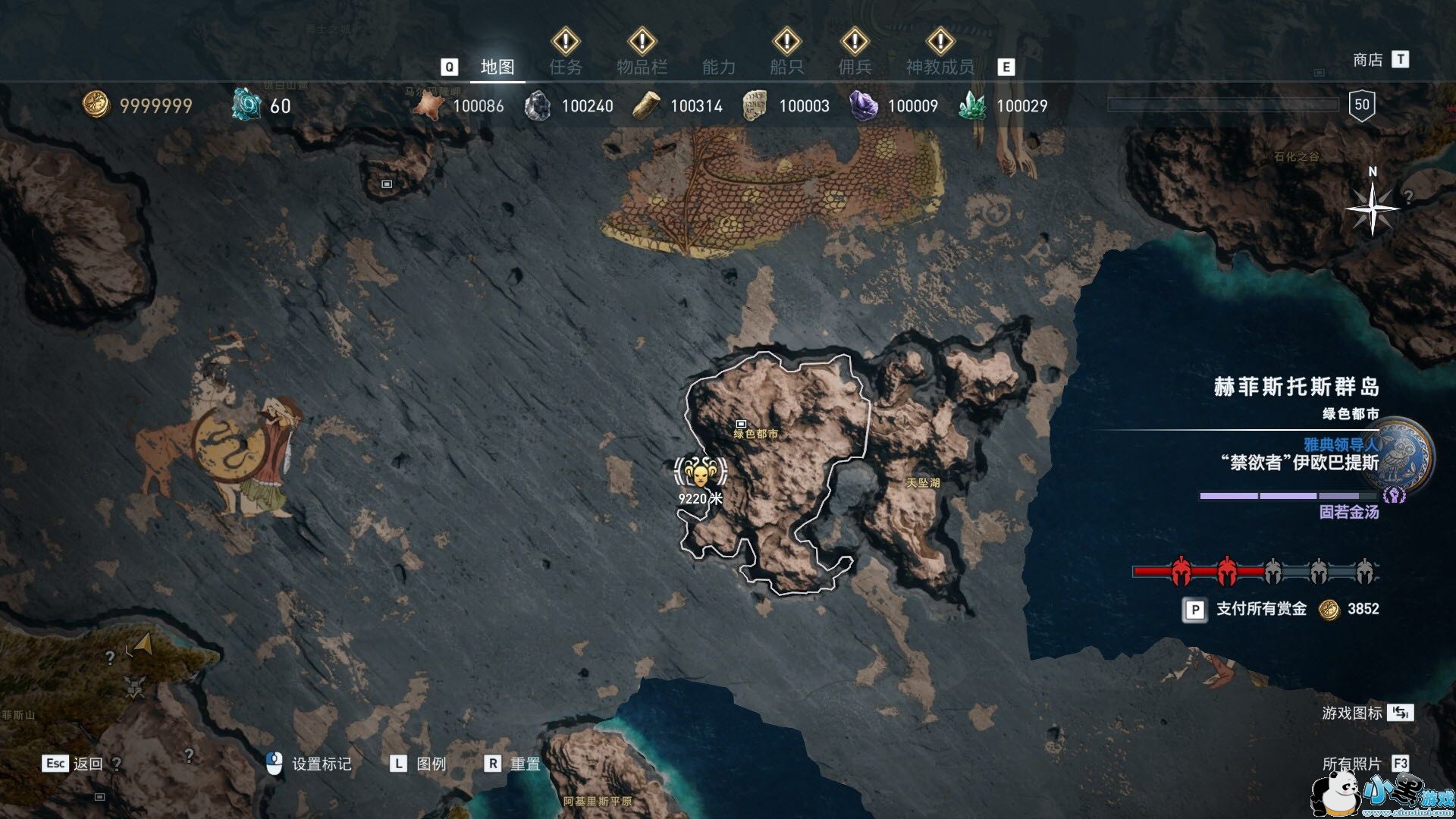Click the 绿色都市 location marker
Screen dimensions: 1456x819
[x=742, y=424]
